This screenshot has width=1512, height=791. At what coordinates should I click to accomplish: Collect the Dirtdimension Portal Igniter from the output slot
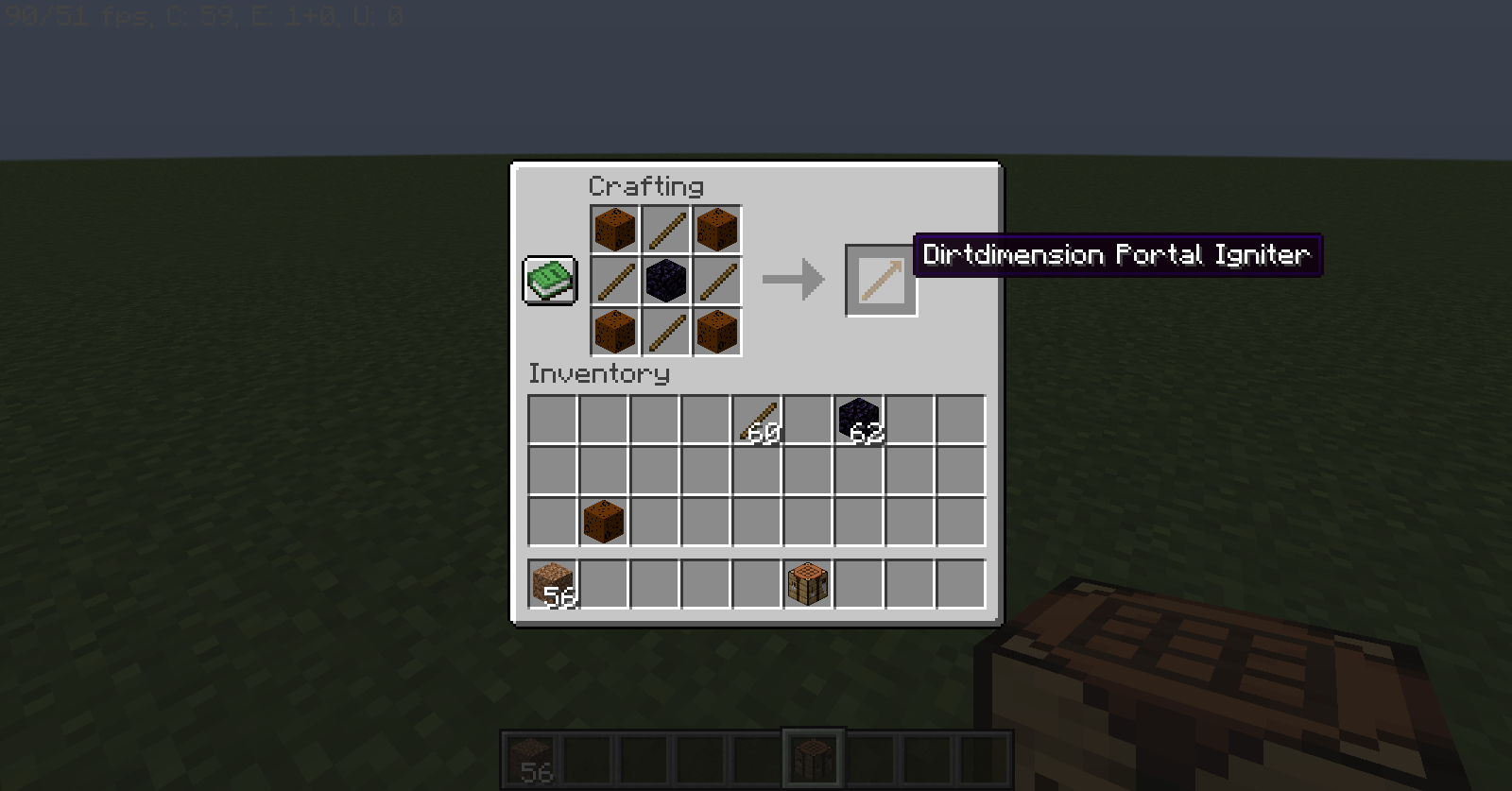880,280
